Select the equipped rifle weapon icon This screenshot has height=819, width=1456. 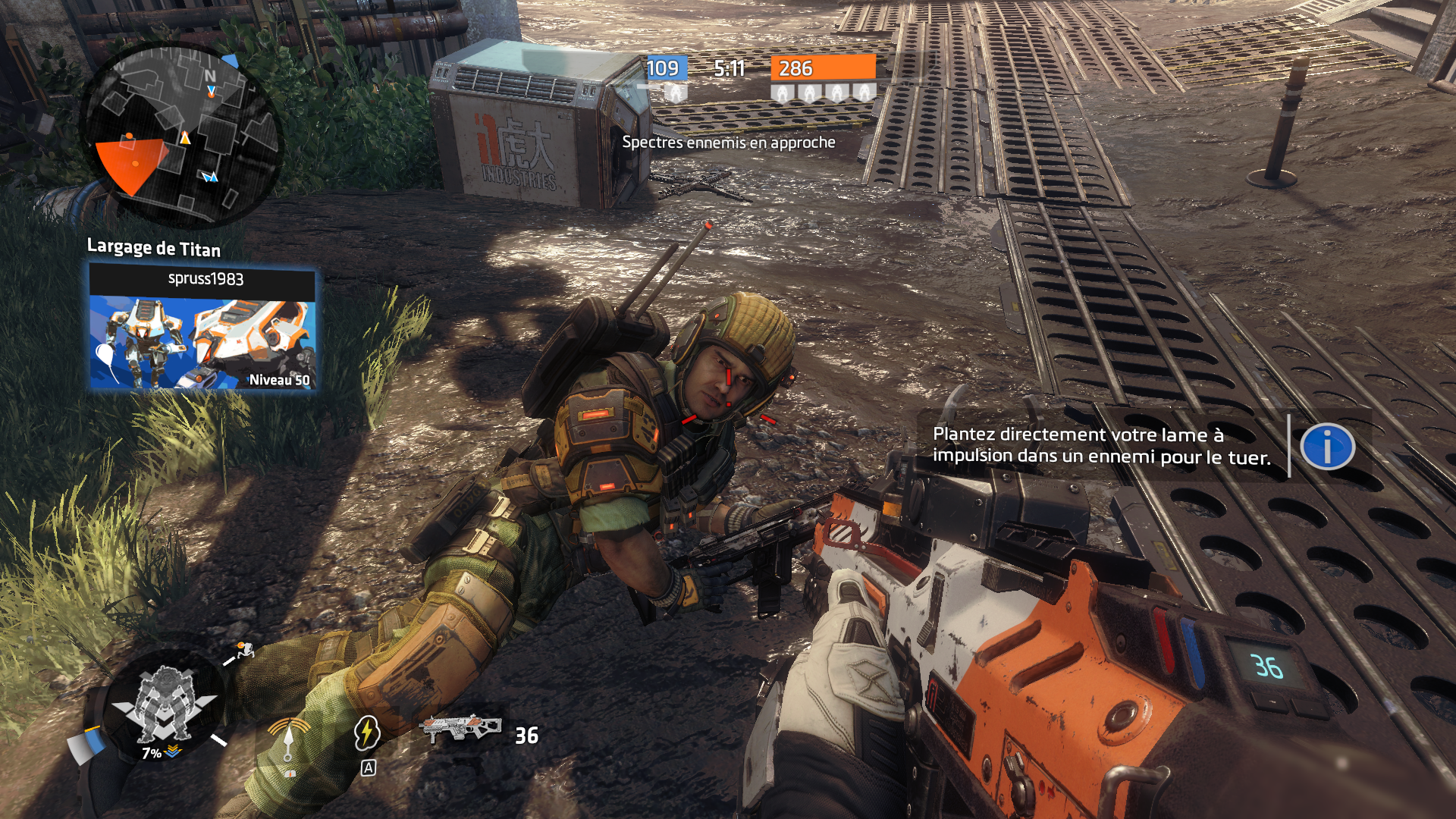[x=460, y=729]
